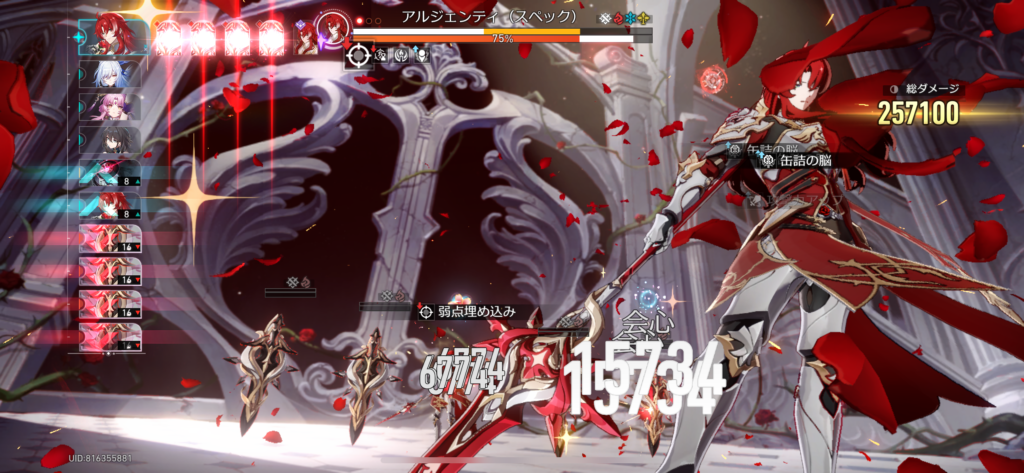Screen dimensions: 1024x473
Task: Select the black-haired character in the turn order
Action: point(110,141)
